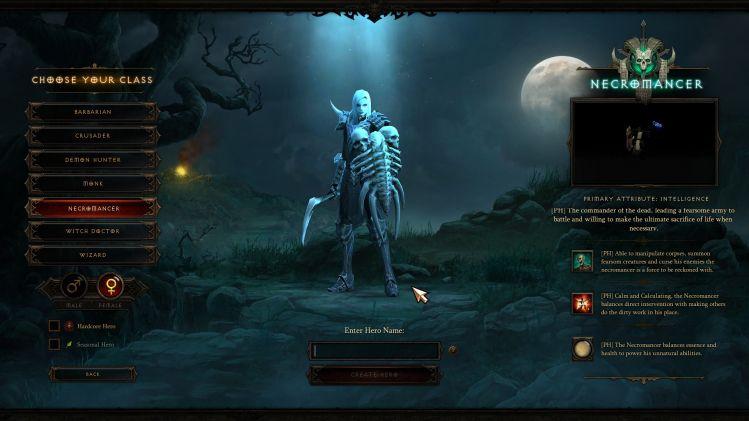Select the Barbarian class

[92, 112]
